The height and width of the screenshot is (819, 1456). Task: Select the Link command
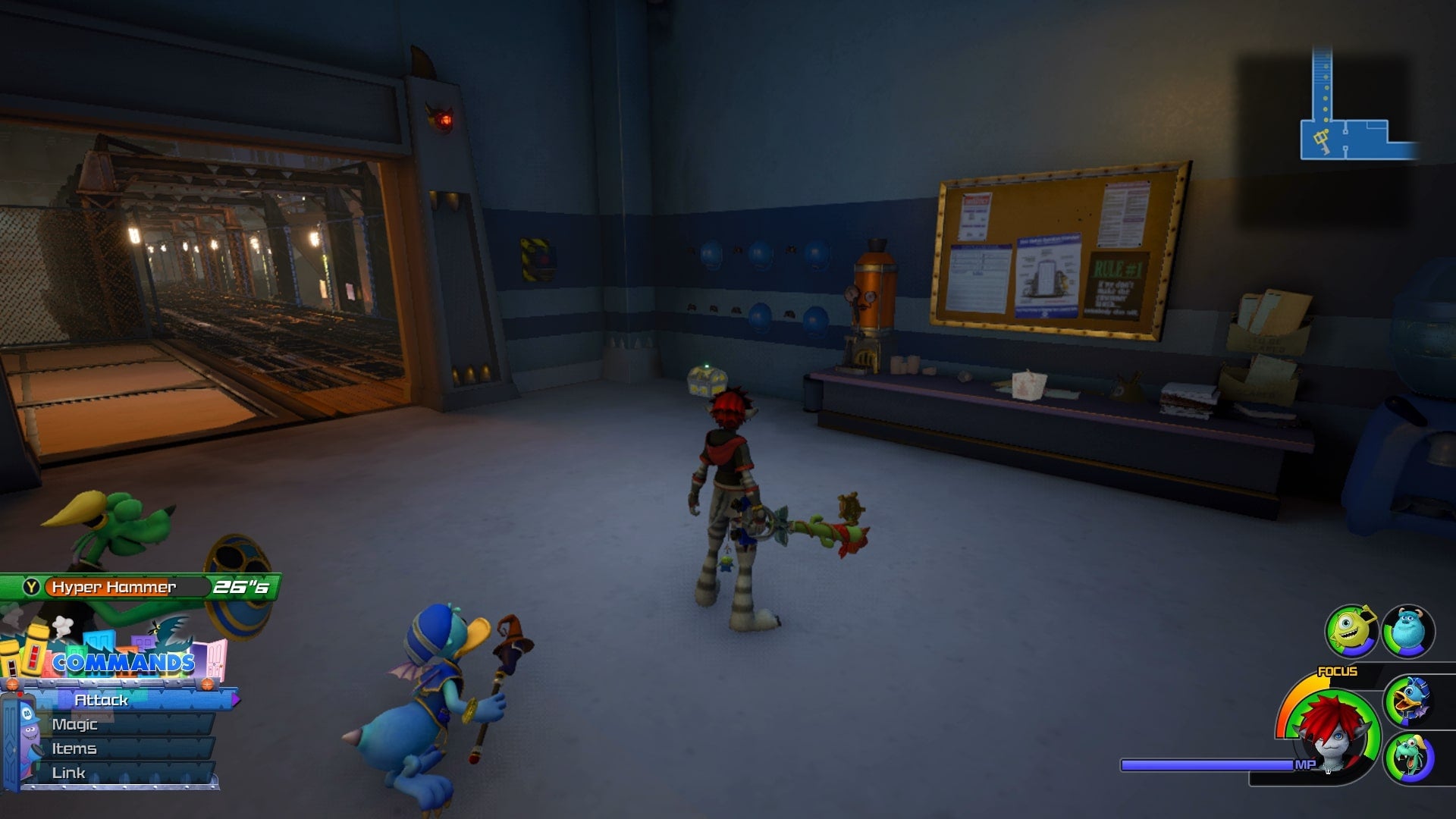pos(68,772)
